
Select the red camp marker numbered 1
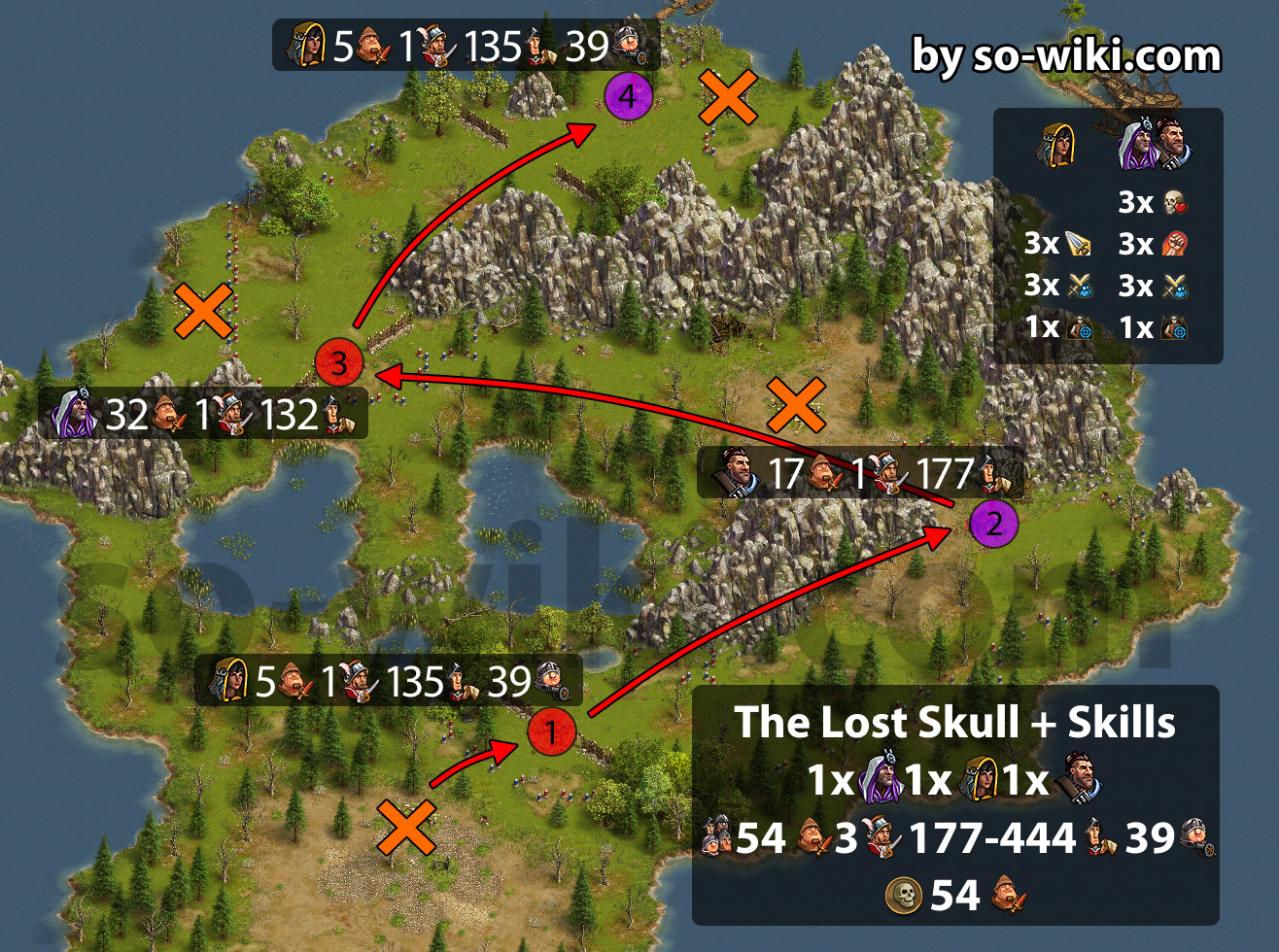(551, 731)
